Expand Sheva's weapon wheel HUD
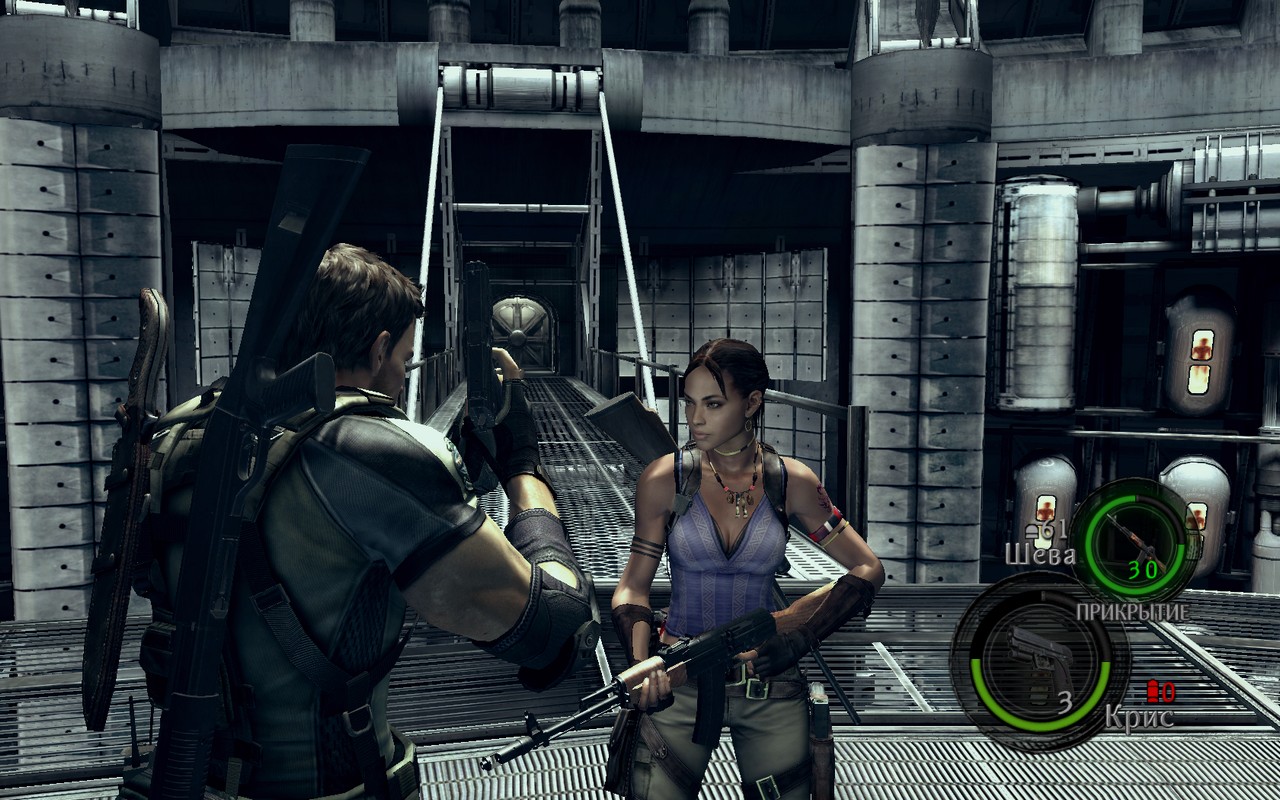Screen dimensions: 1280x800 click(1137, 548)
